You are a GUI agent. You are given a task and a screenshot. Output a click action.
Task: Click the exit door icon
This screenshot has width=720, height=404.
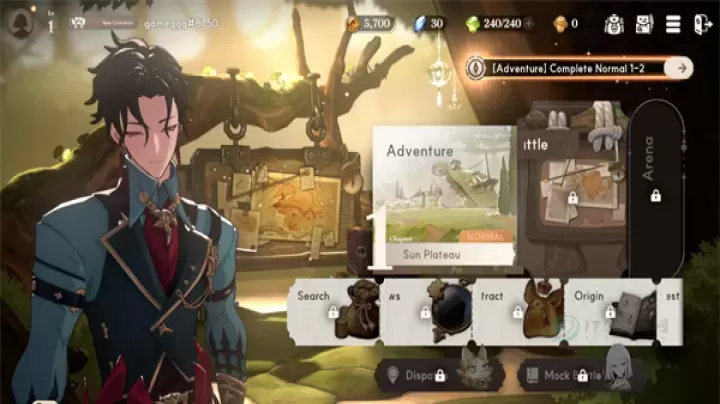pos(702,23)
